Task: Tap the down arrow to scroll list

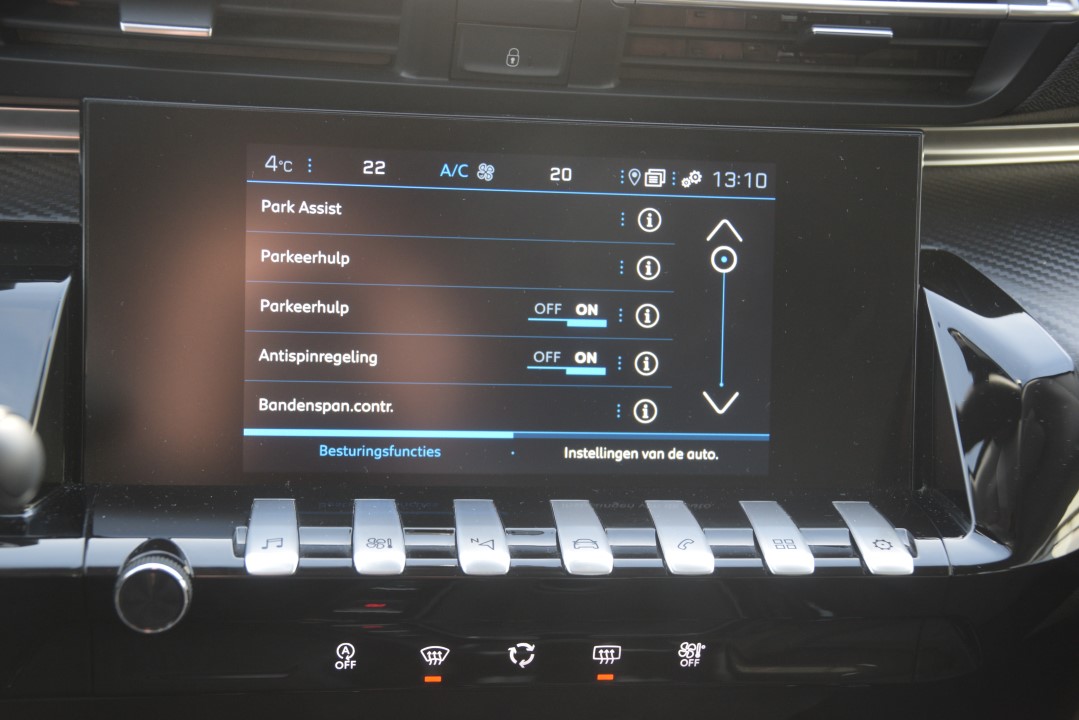Action: [x=720, y=402]
